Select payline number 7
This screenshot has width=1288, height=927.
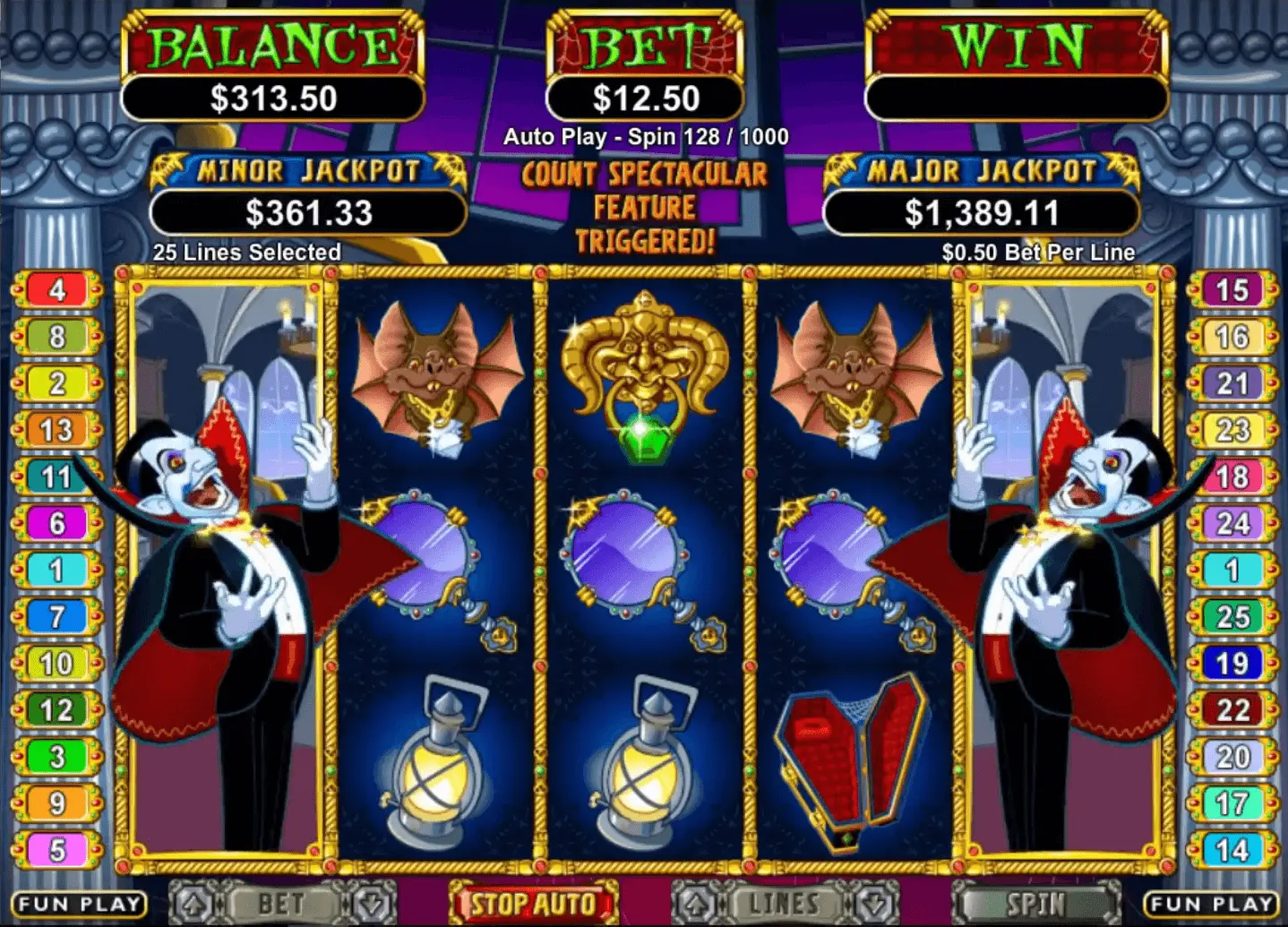pos(57,616)
